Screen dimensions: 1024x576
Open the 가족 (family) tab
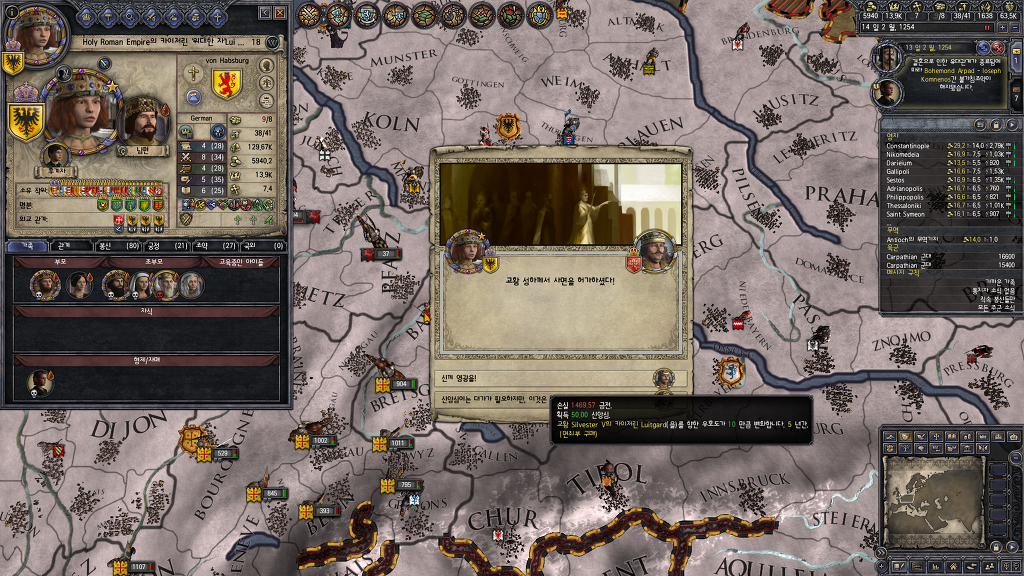[x=28, y=245]
